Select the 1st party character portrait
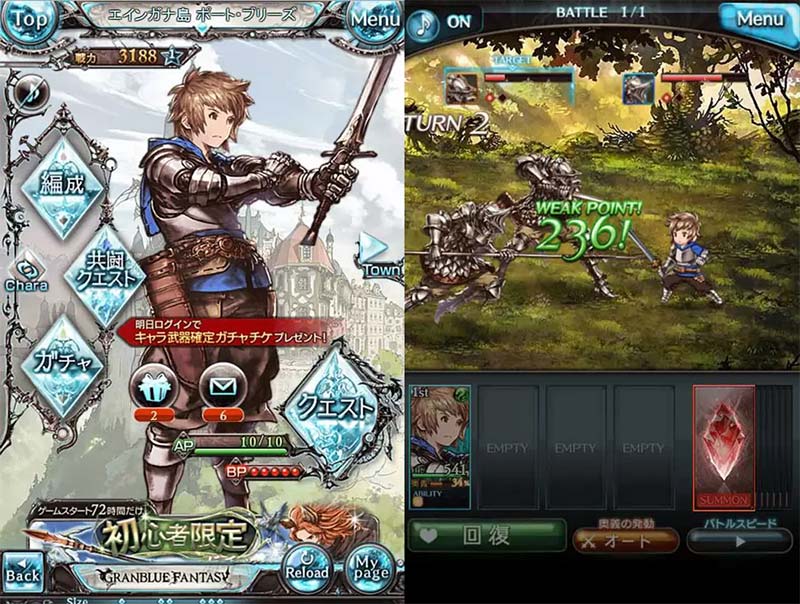800x604 pixels. coord(440,445)
